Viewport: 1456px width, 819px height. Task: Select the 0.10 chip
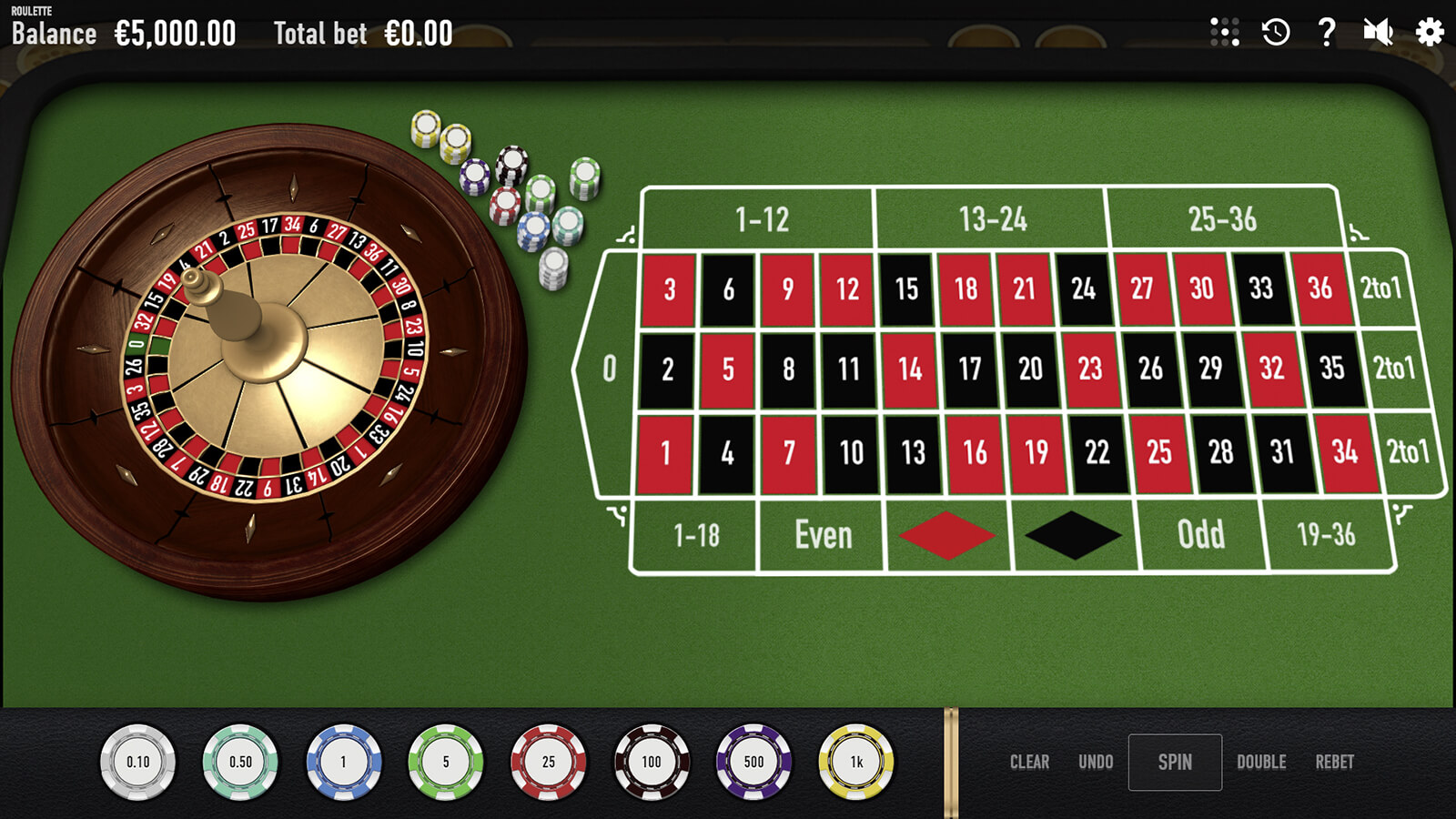(x=138, y=763)
